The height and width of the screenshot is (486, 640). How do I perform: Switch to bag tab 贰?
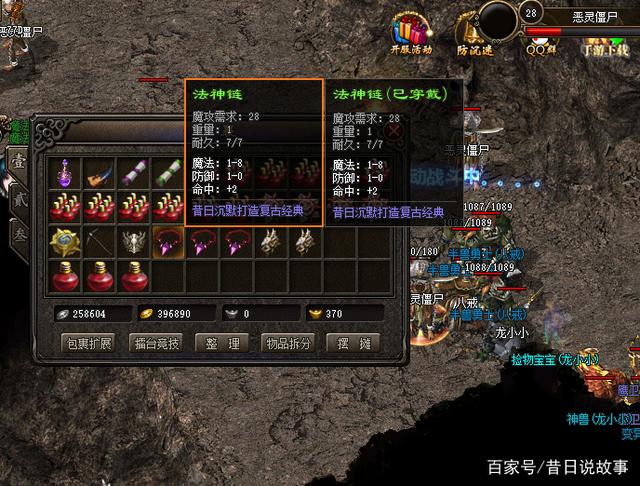pos(21,200)
